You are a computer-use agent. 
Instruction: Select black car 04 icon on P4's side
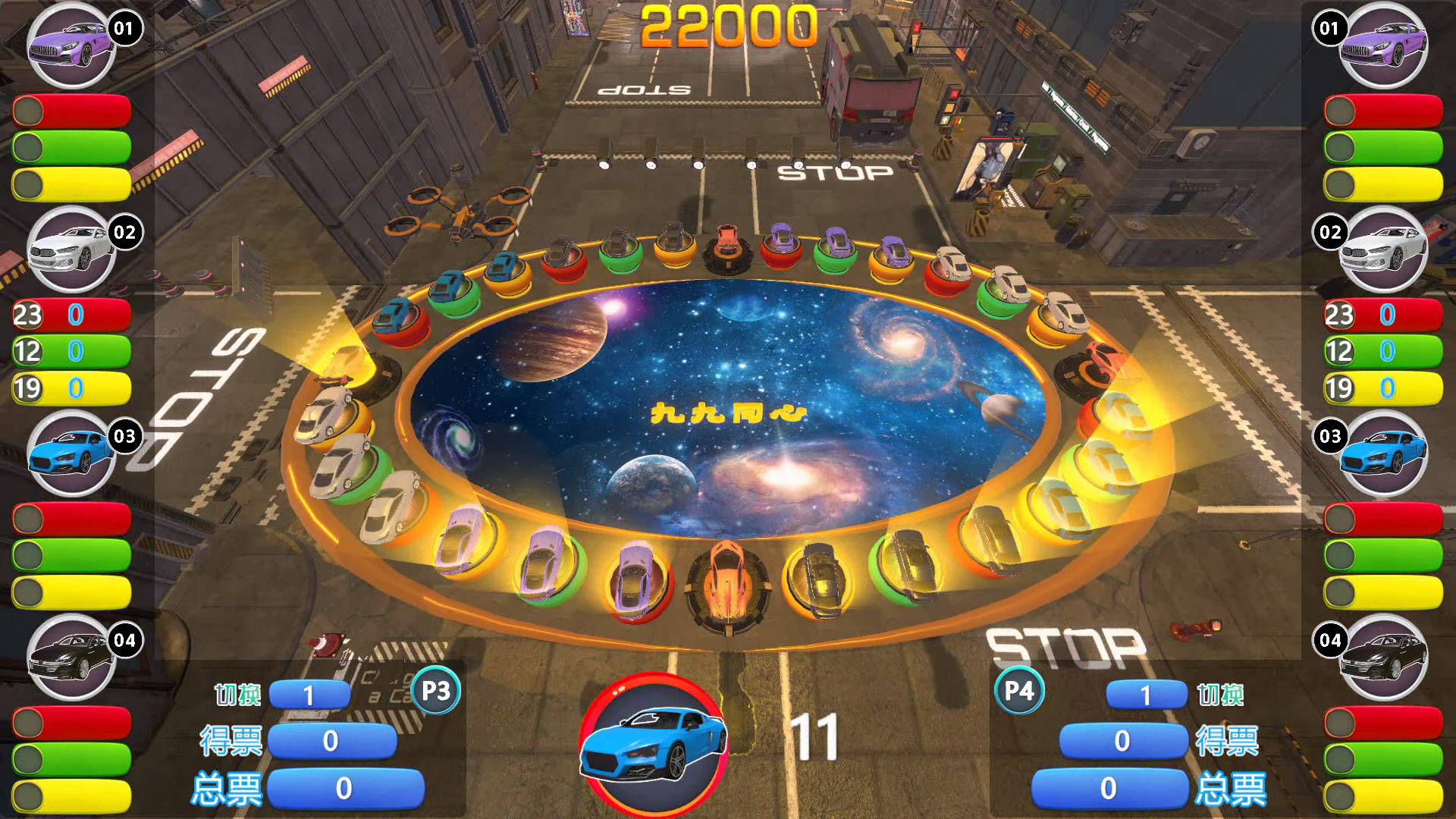(1383, 657)
